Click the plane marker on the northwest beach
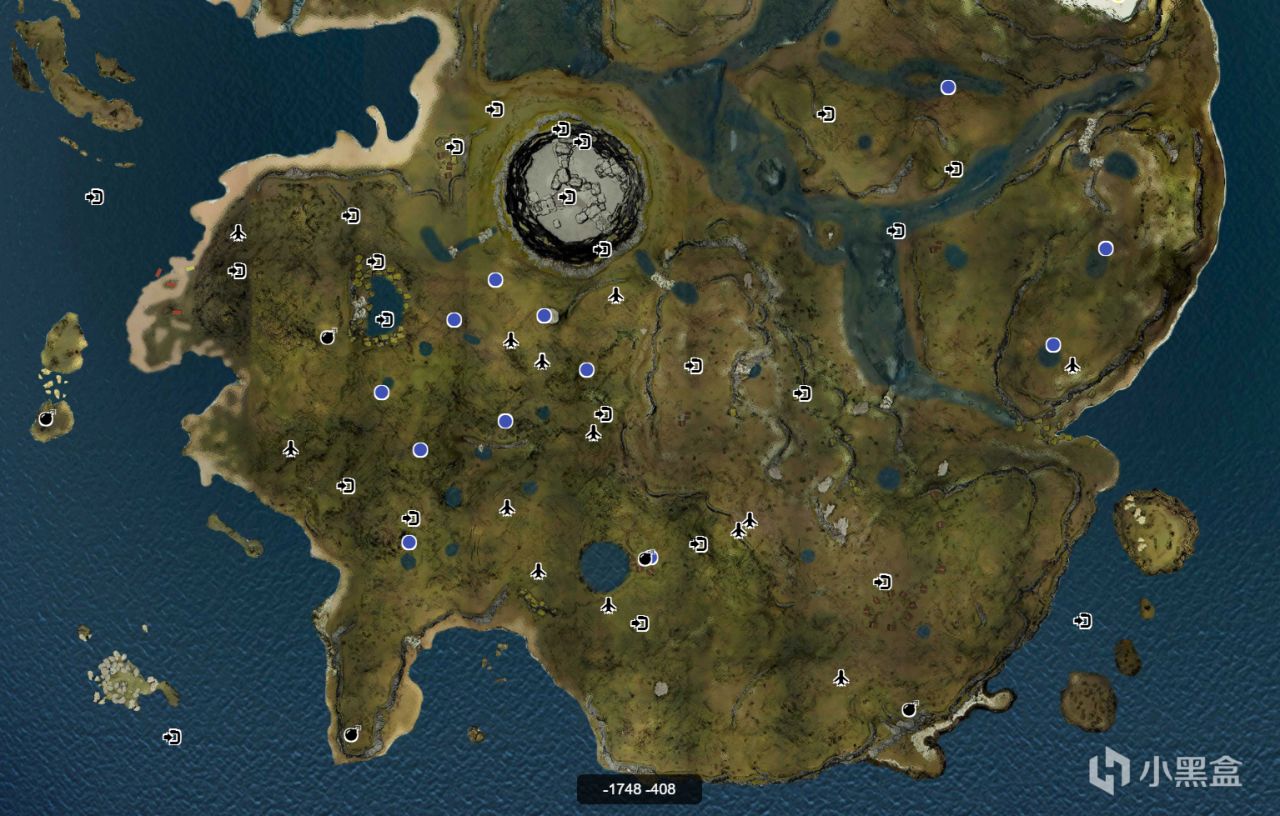 pyautogui.click(x=238, y=233)
